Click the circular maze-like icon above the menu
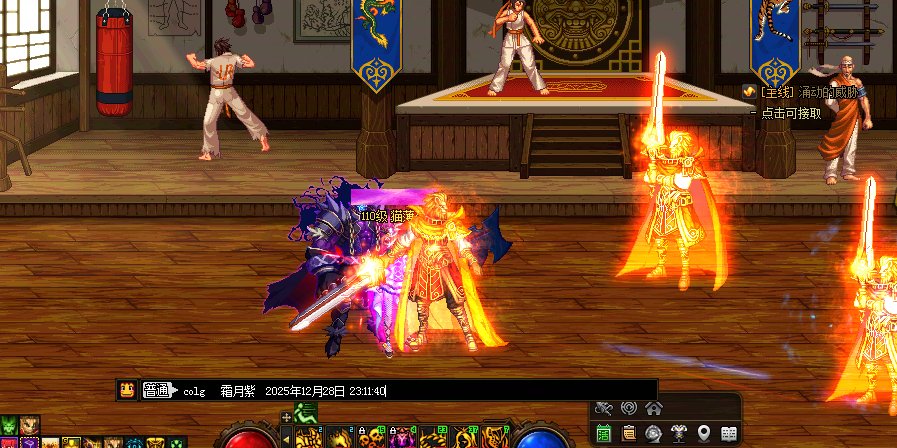This screenshot has width=897, height=448. pyautogui.click(x=629, y=408)
